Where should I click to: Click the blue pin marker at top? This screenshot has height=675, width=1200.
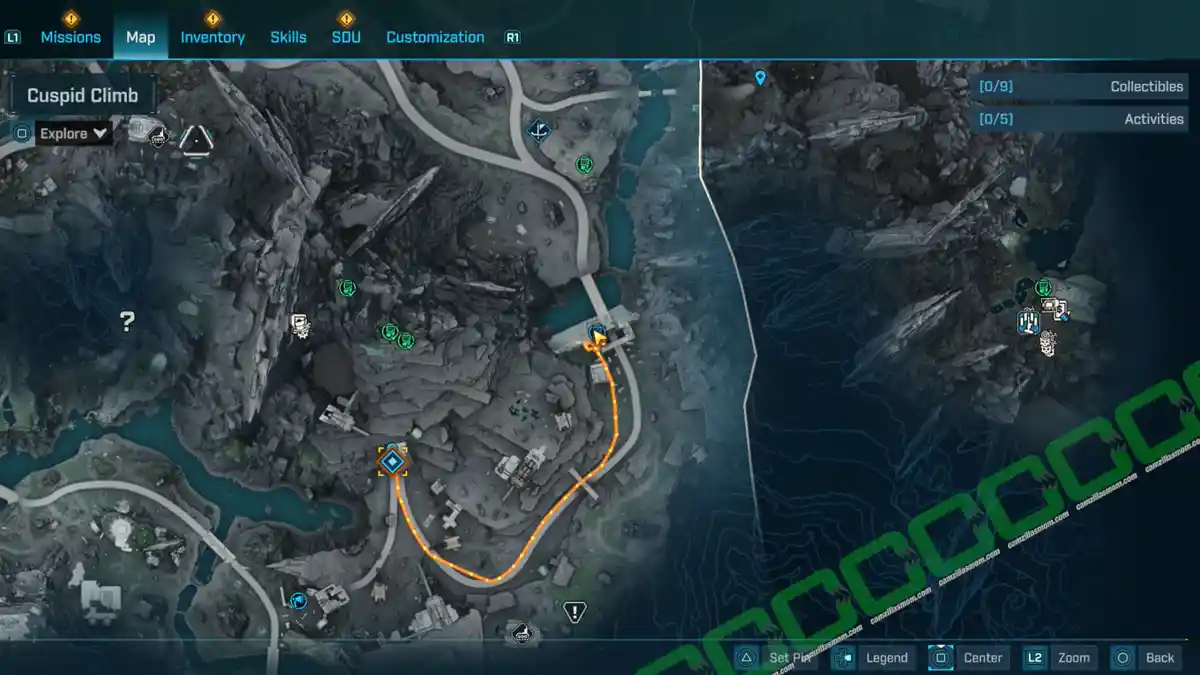coord(760,78)
